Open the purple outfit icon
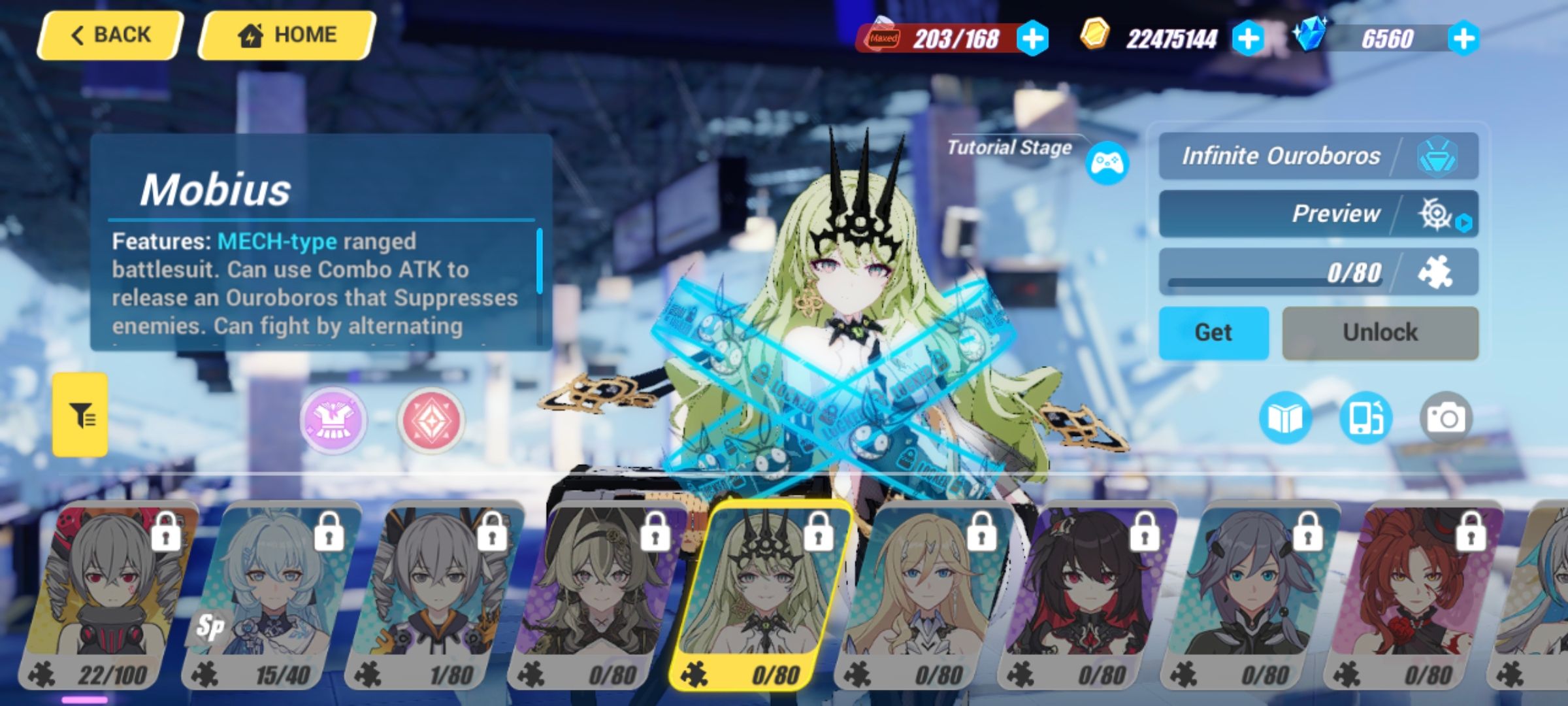The image size is (1568, 706). pos(333,421)
